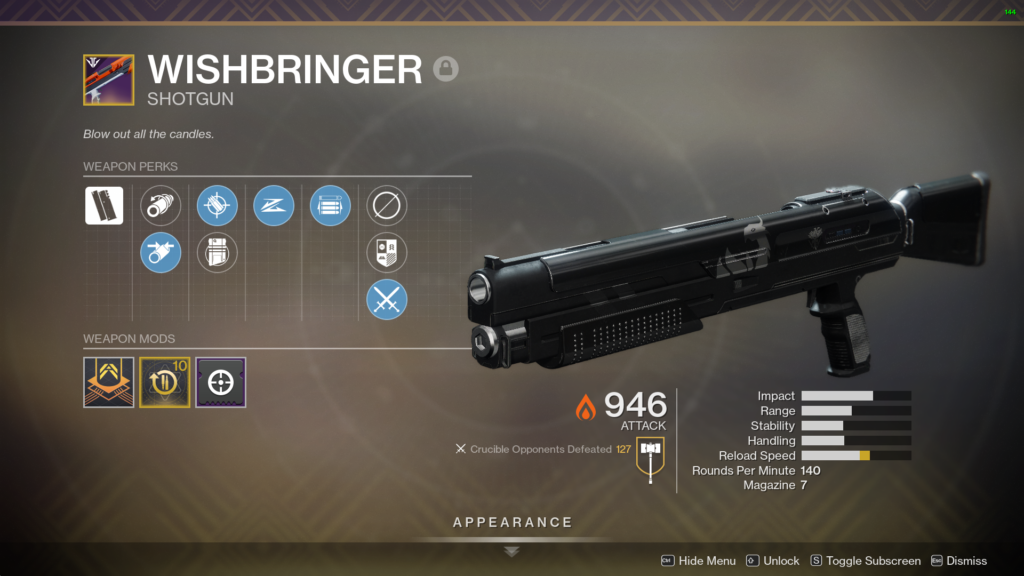Select the active blue barrel perk with arrows
The height and width of the screenshot is (576, 1024).
(160, 252)
